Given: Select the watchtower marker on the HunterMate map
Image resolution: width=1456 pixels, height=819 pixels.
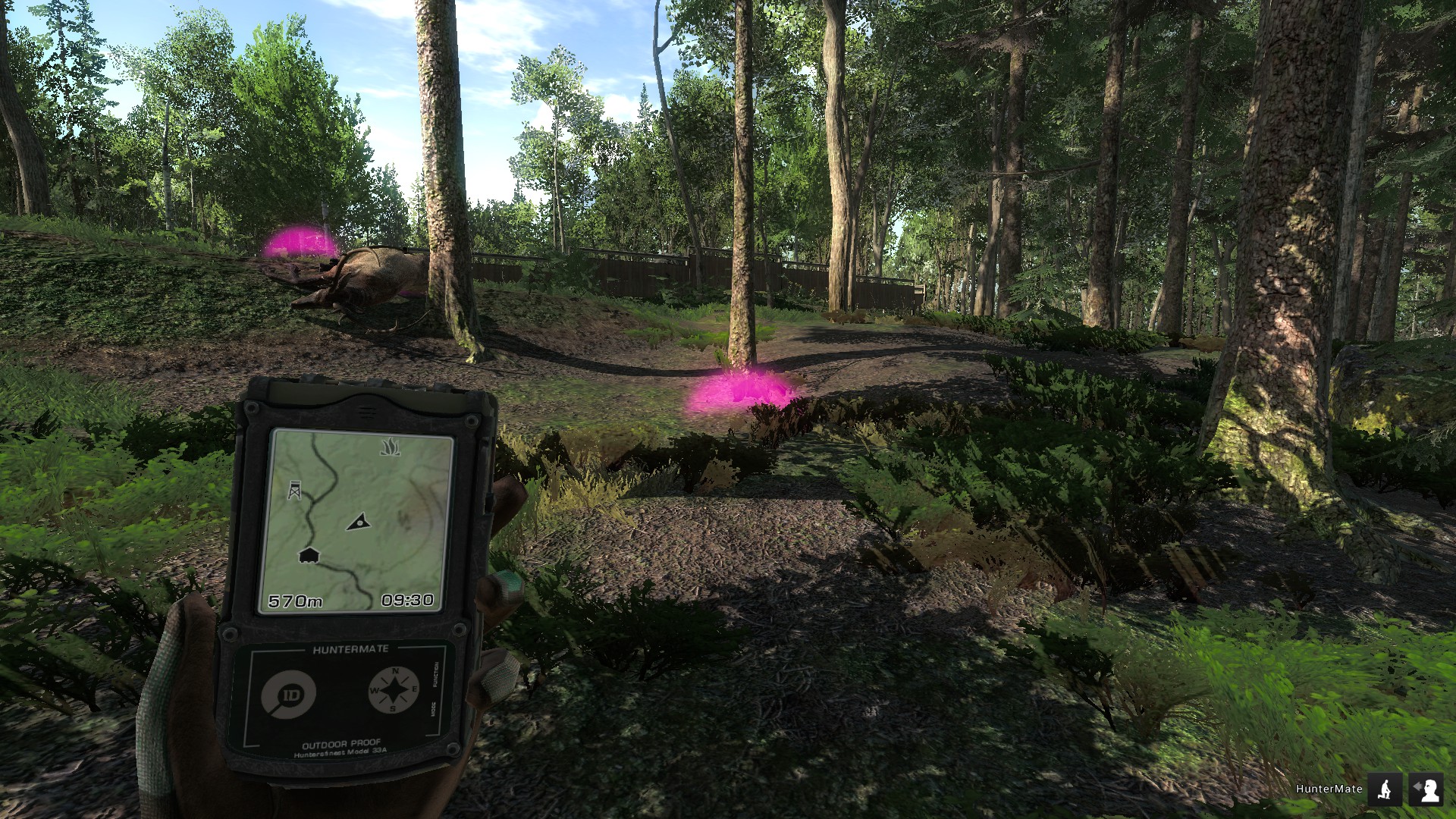Looking at the screenshot, I should 294,490.
